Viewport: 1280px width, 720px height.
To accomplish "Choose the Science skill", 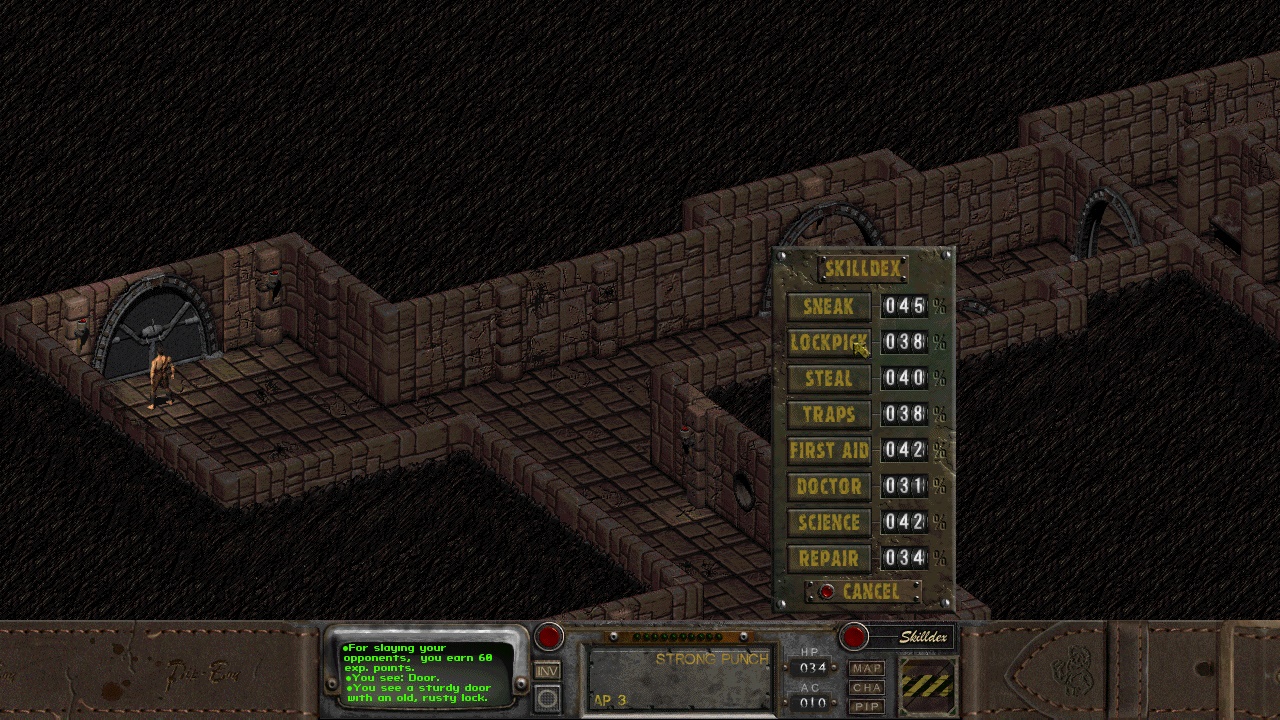I will [829, 523].
